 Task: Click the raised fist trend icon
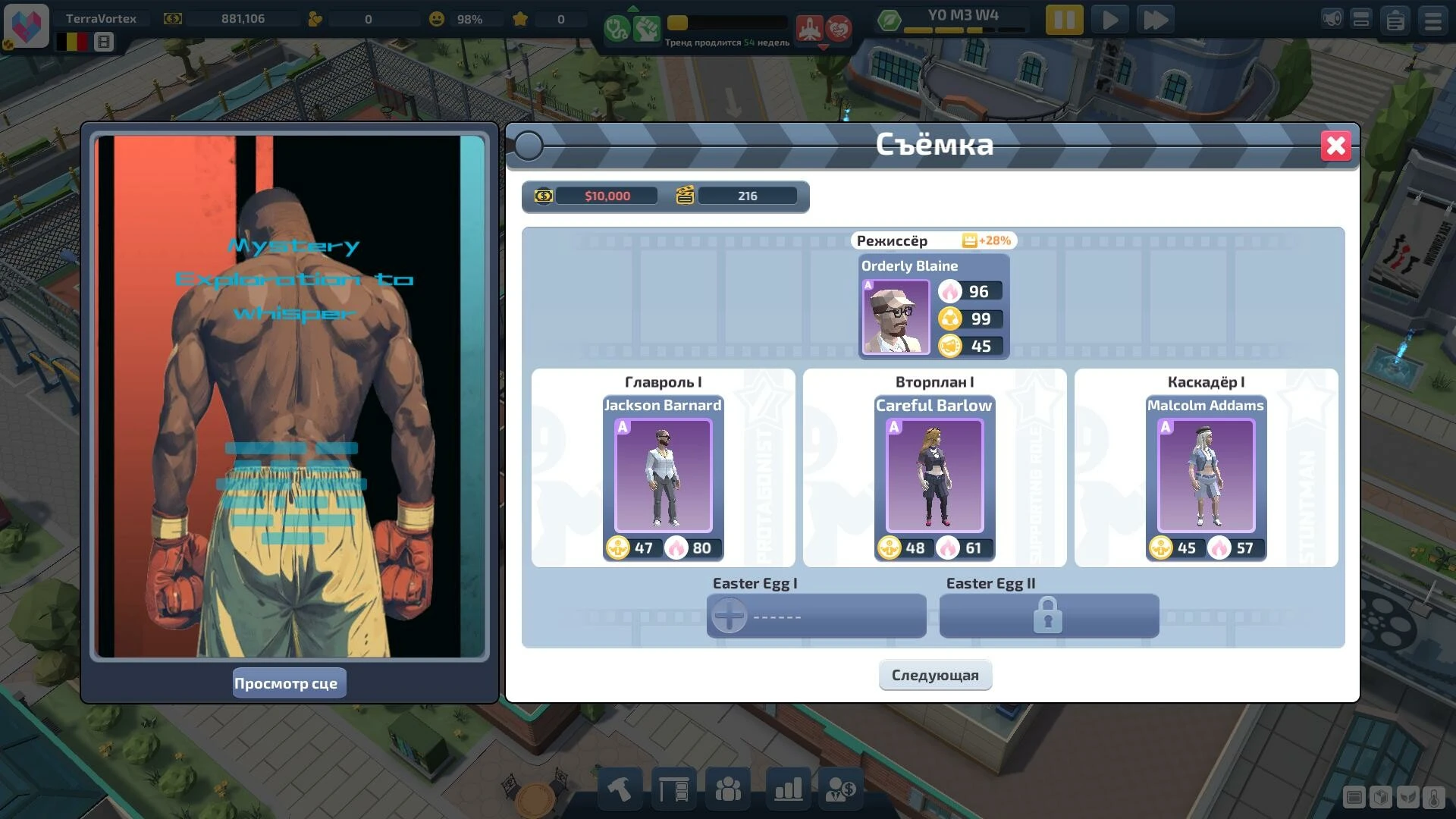pos(645,29)
